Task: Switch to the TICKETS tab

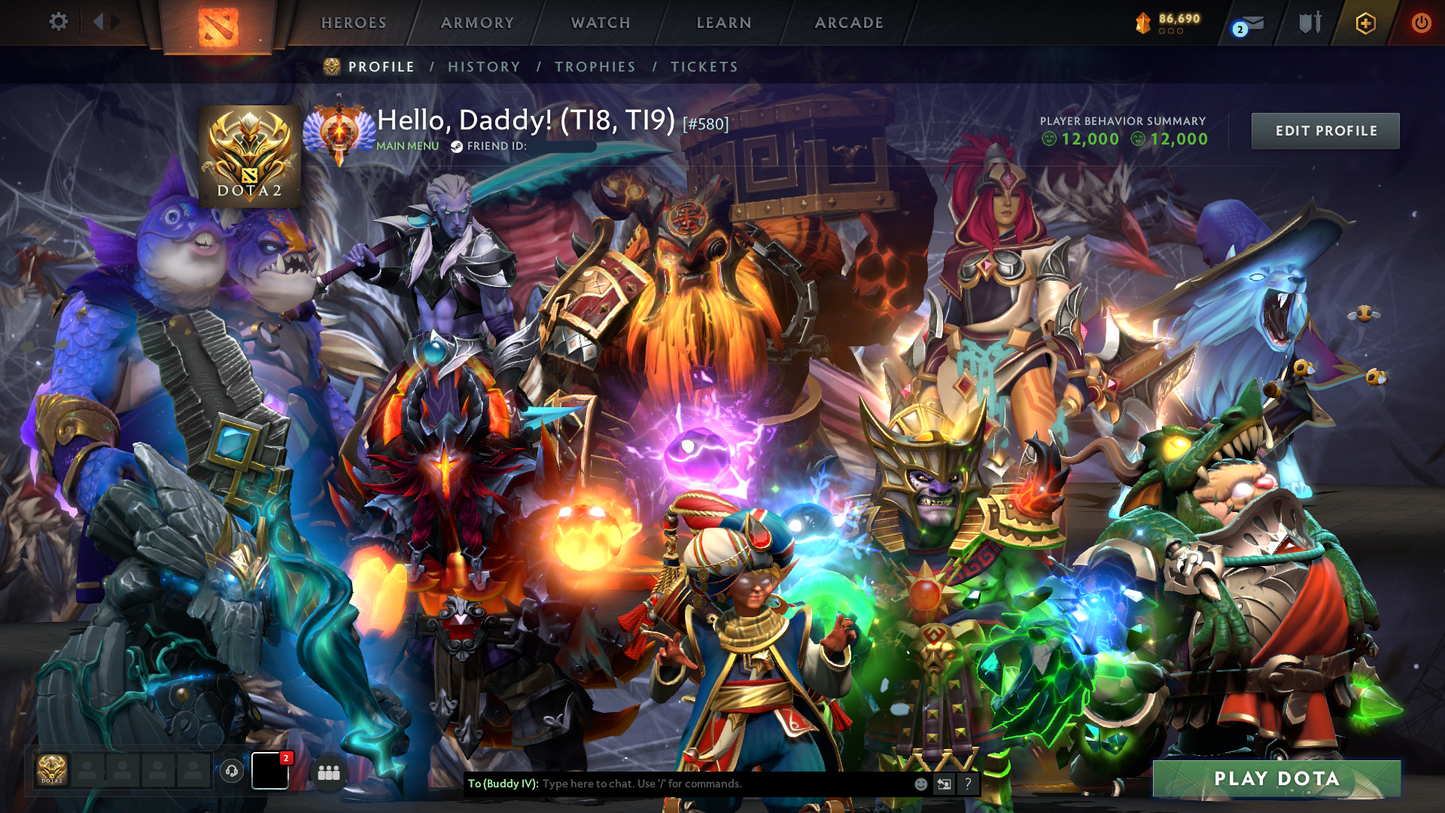Action: pyautogui.click(x=705, y=66)
